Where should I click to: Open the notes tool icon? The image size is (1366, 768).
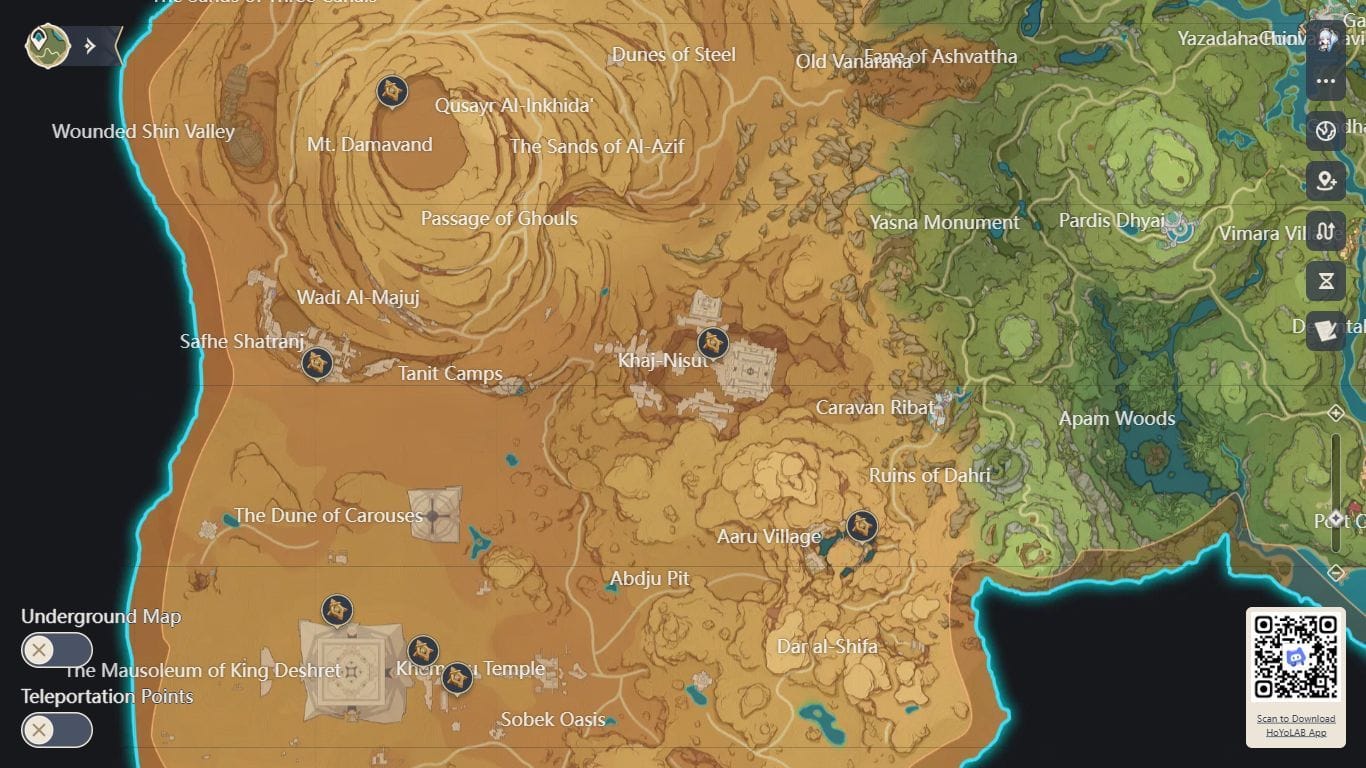(x=1325, y=331)
